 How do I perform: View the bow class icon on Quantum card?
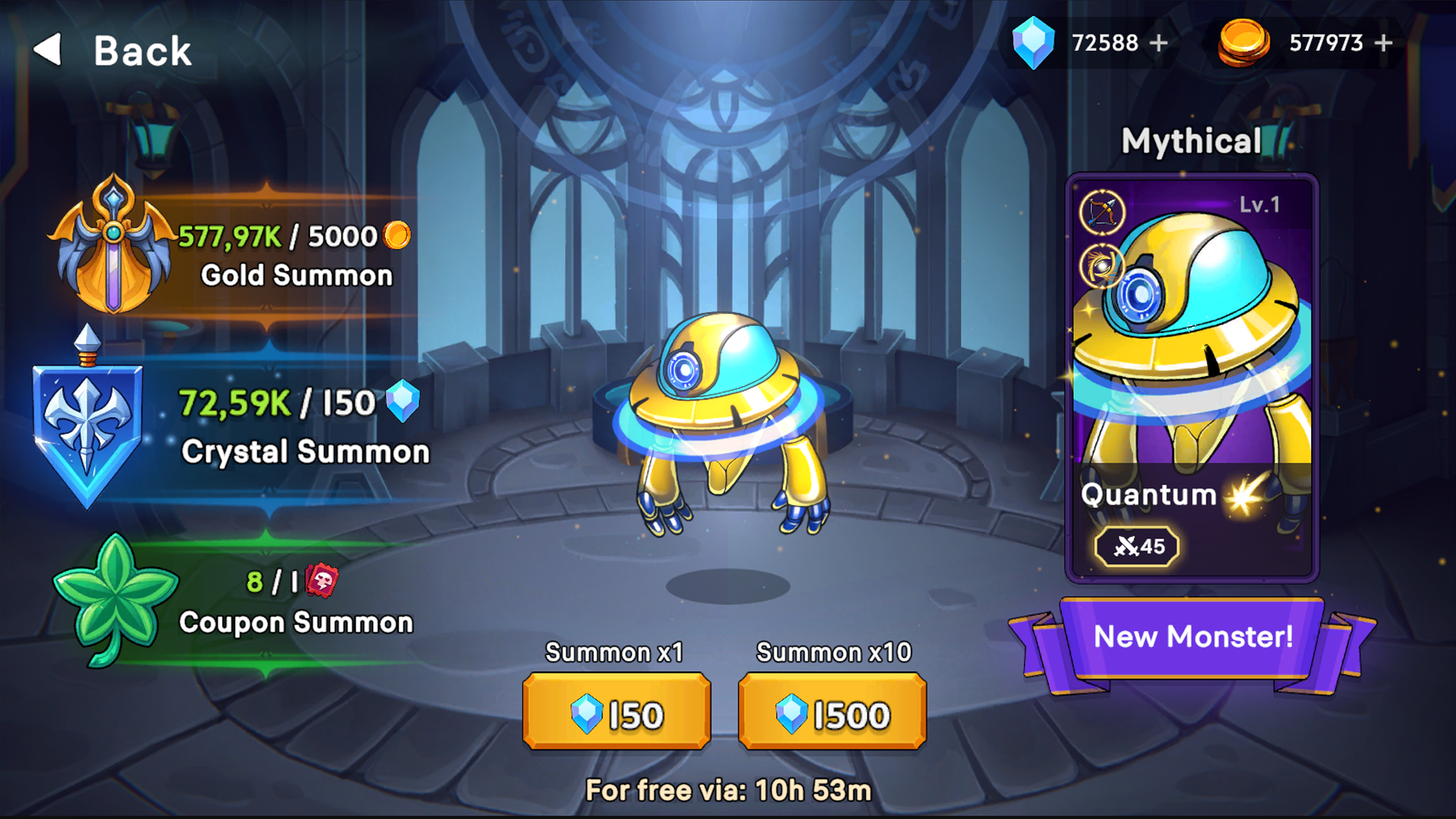click(1102, 212)
